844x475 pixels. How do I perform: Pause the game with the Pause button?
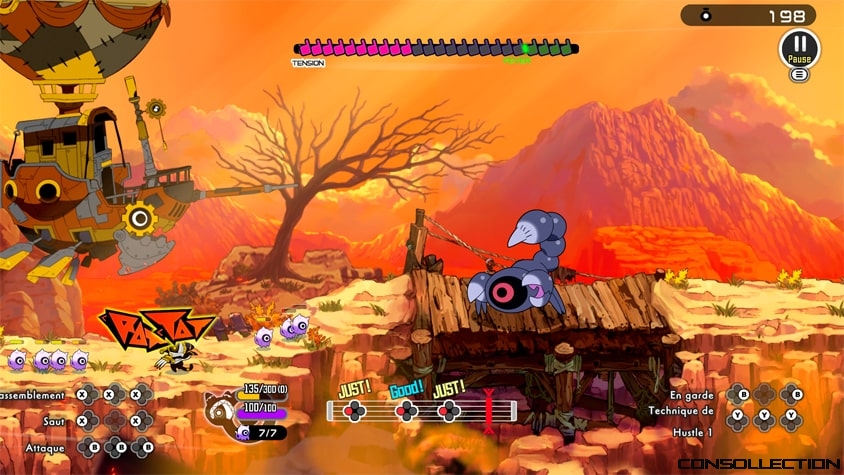coord(798,47)
